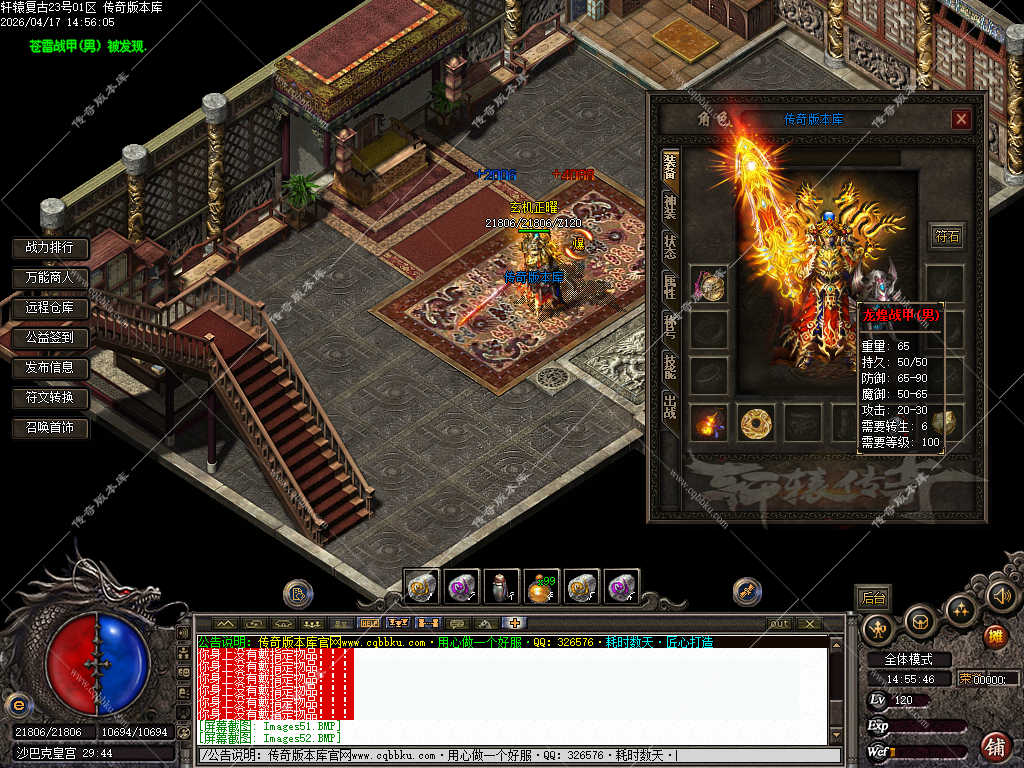Use the orange potion with count 99
This screenshot has width=1024, height=768.
[542, 586]
